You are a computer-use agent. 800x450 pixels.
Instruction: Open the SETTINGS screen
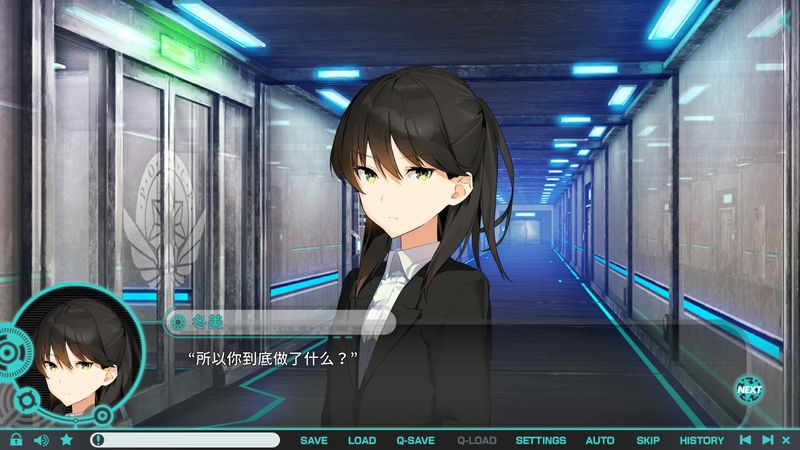pos(540,440)
